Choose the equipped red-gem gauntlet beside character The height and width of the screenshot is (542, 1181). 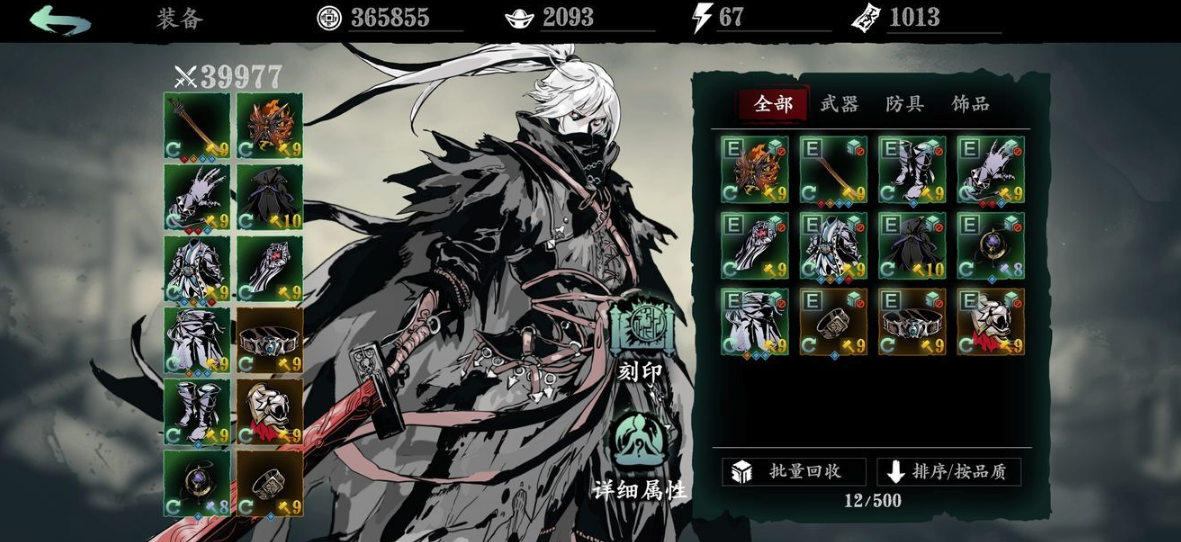click(270, 268)
